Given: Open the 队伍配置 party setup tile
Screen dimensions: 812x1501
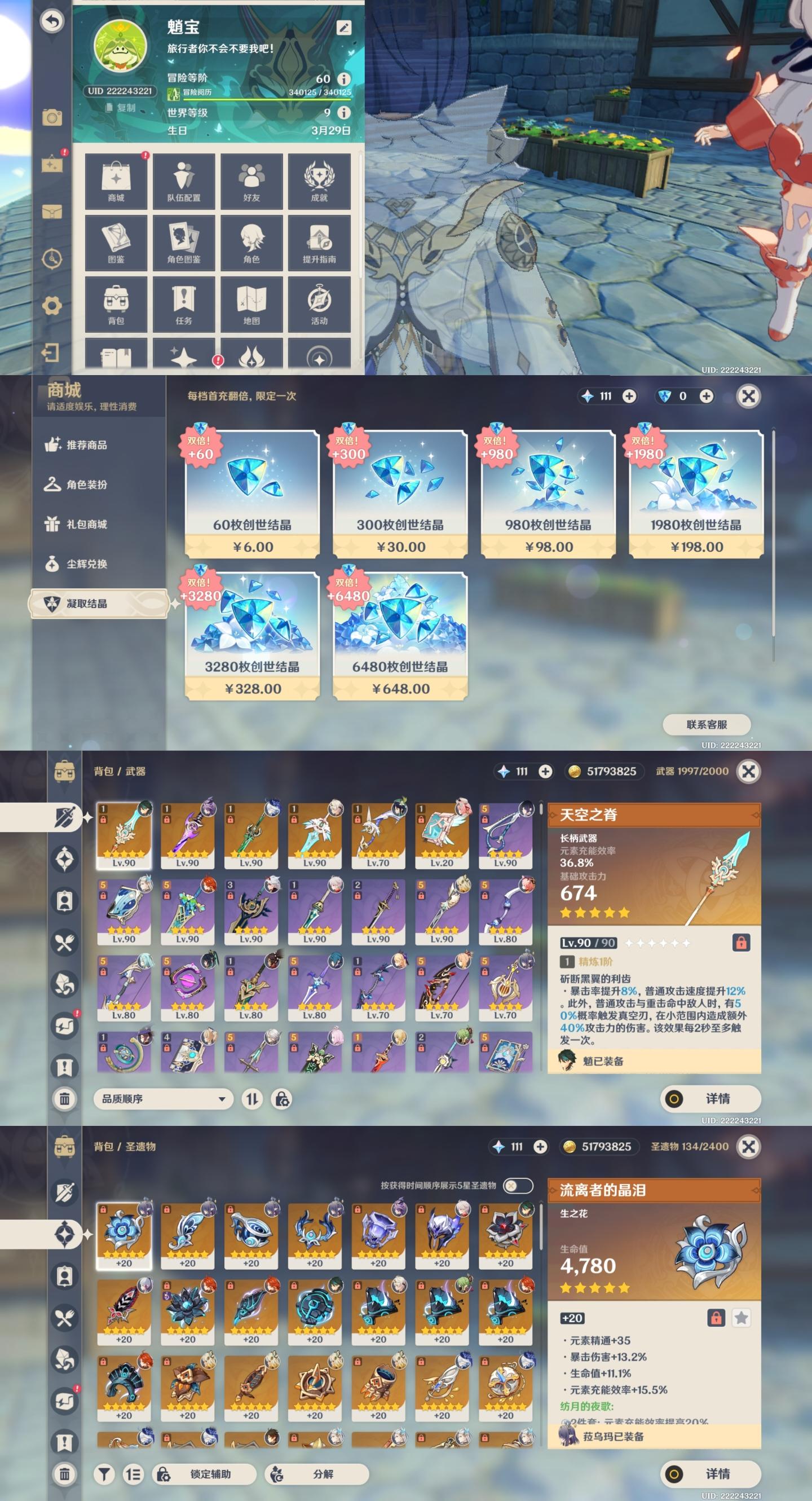Looking at the screenshot, I should click(183, 181).
